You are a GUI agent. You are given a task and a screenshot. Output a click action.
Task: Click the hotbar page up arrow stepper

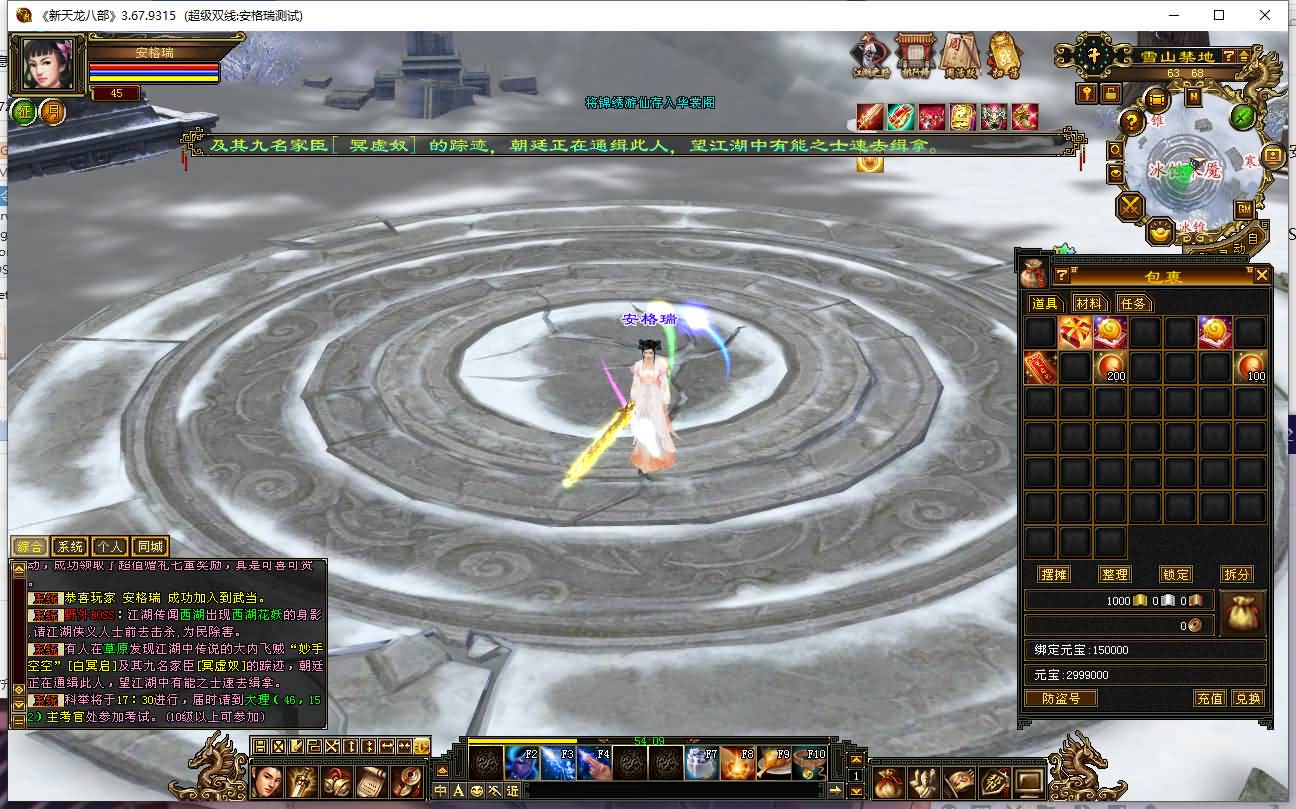(x=856, y=760)
